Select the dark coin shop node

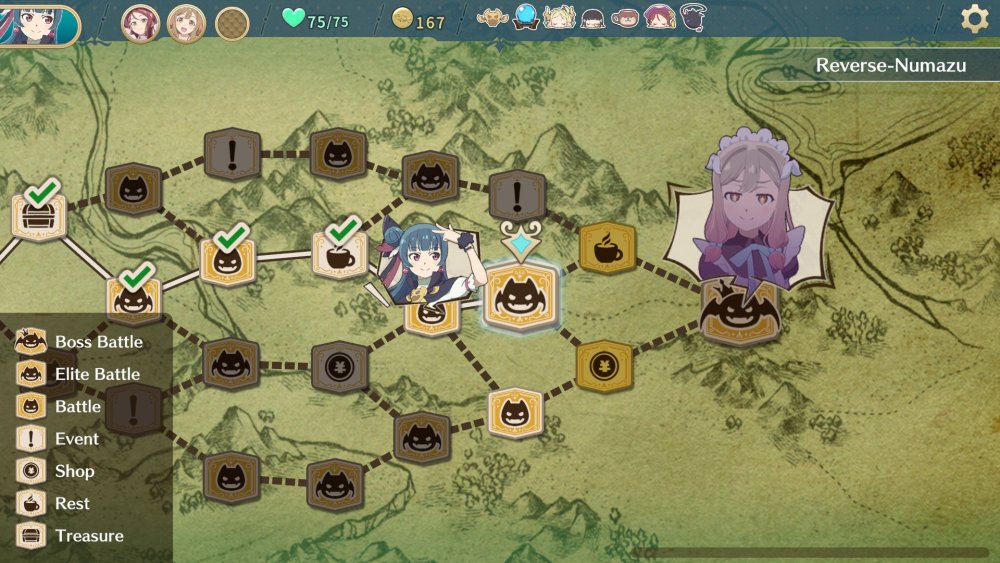pos(340,366)
